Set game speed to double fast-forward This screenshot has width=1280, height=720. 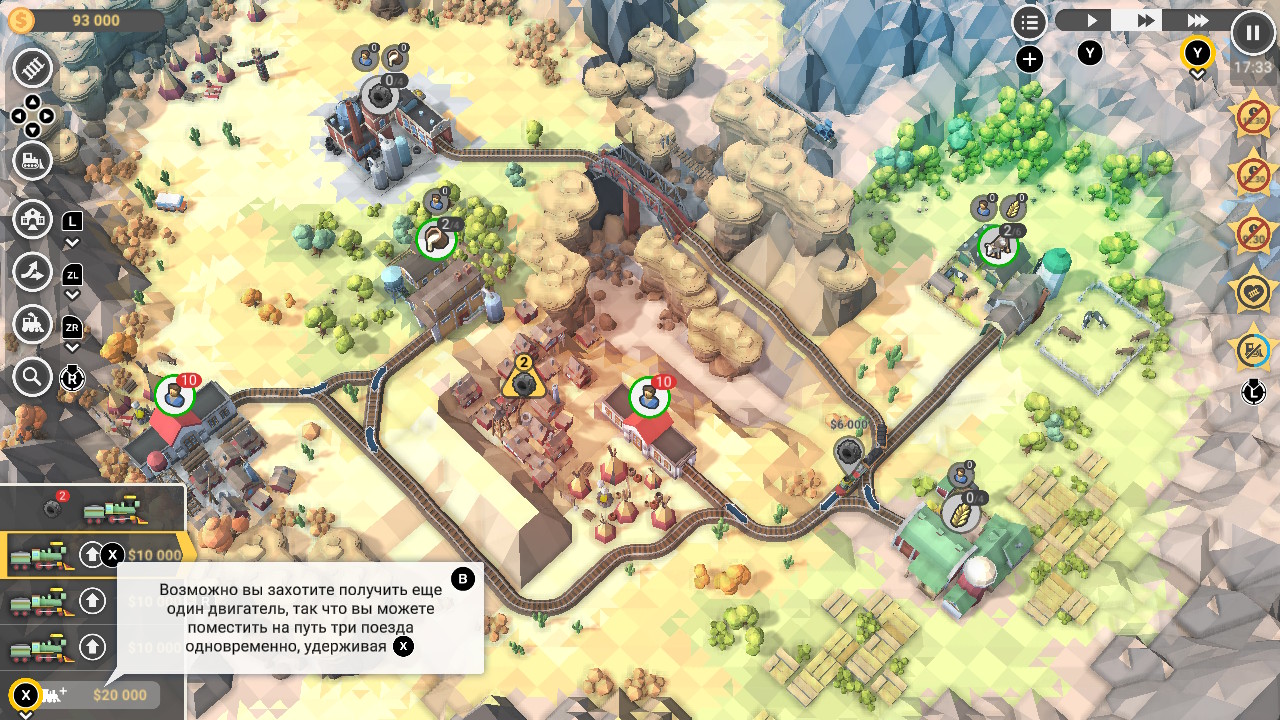(1145, 20)
